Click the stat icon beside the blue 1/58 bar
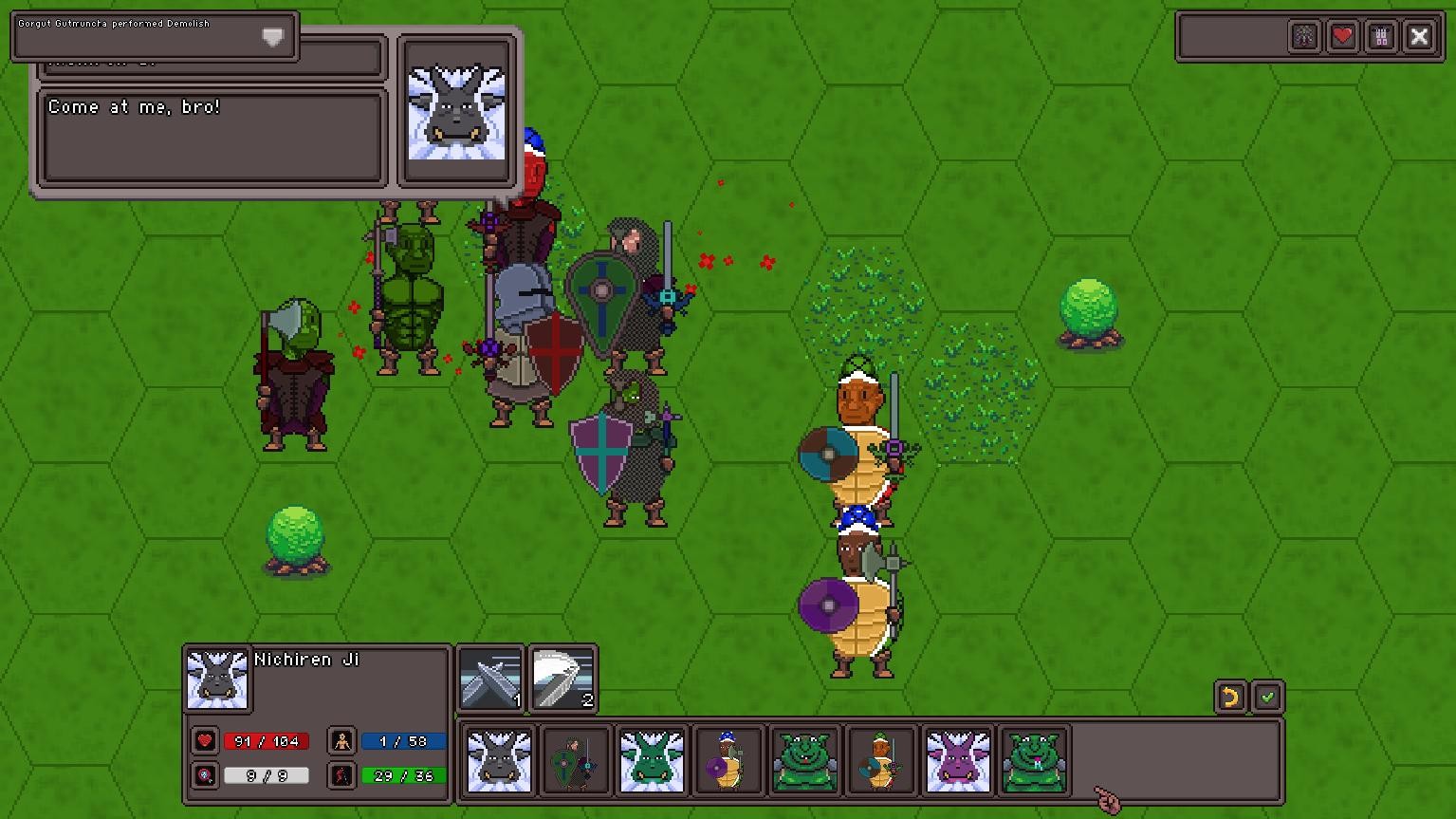Viewport: 1456px width, 819px height. tap(341, 741)
